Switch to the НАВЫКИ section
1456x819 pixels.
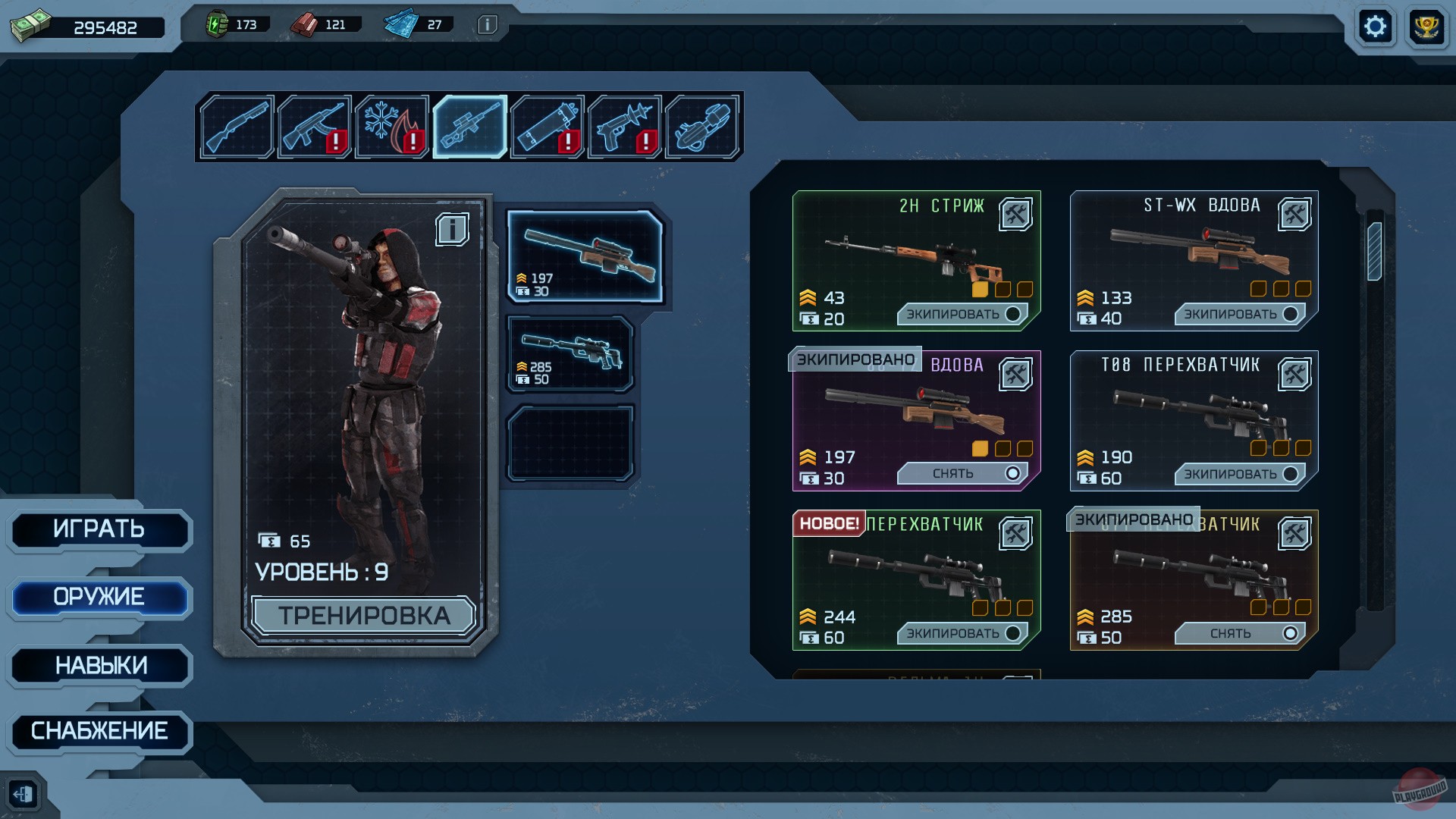point(100,665)
